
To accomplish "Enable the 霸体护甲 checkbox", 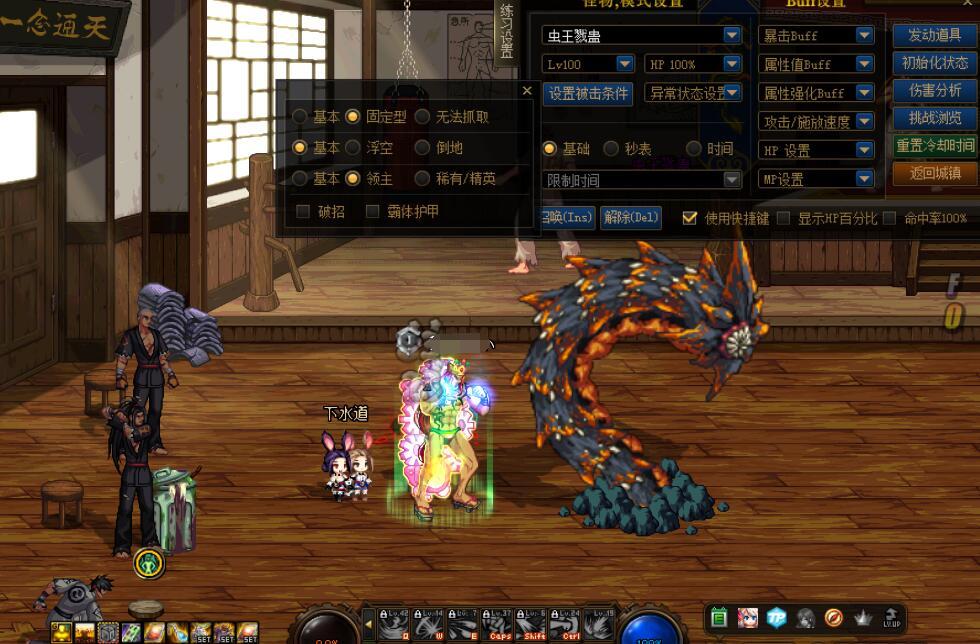I will pyautogui.click(x=373, y=211).
